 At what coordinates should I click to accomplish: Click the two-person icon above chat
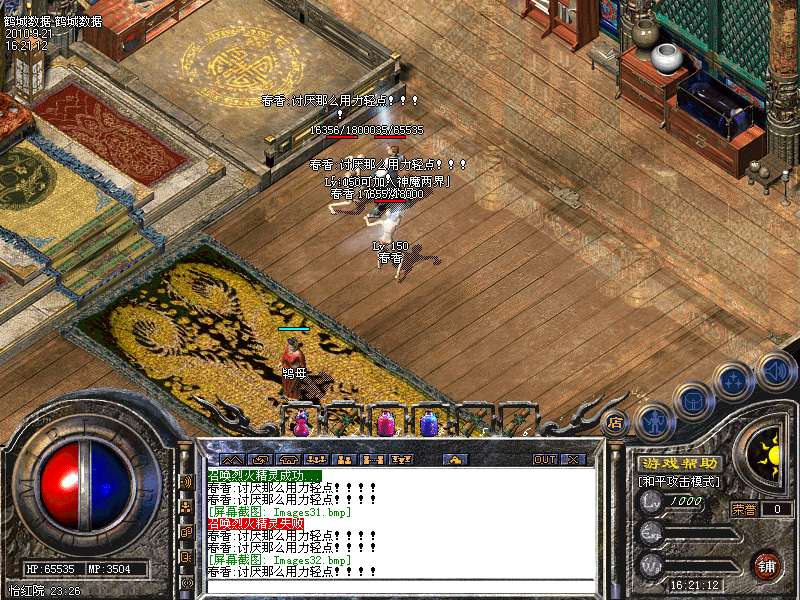pyautogui.click(x=344, y=460)
